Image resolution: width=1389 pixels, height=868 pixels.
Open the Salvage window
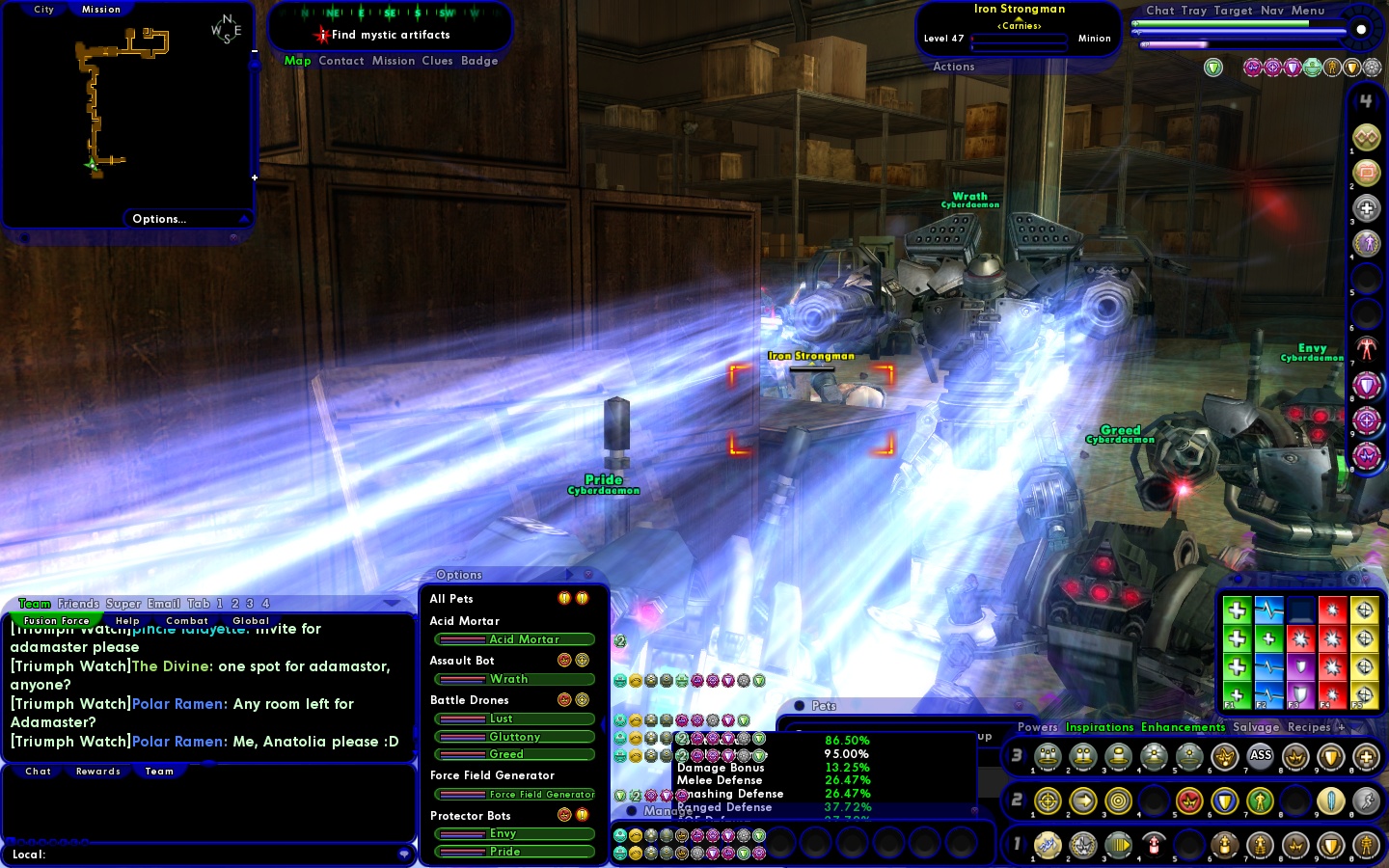[x=1256, y=727]
